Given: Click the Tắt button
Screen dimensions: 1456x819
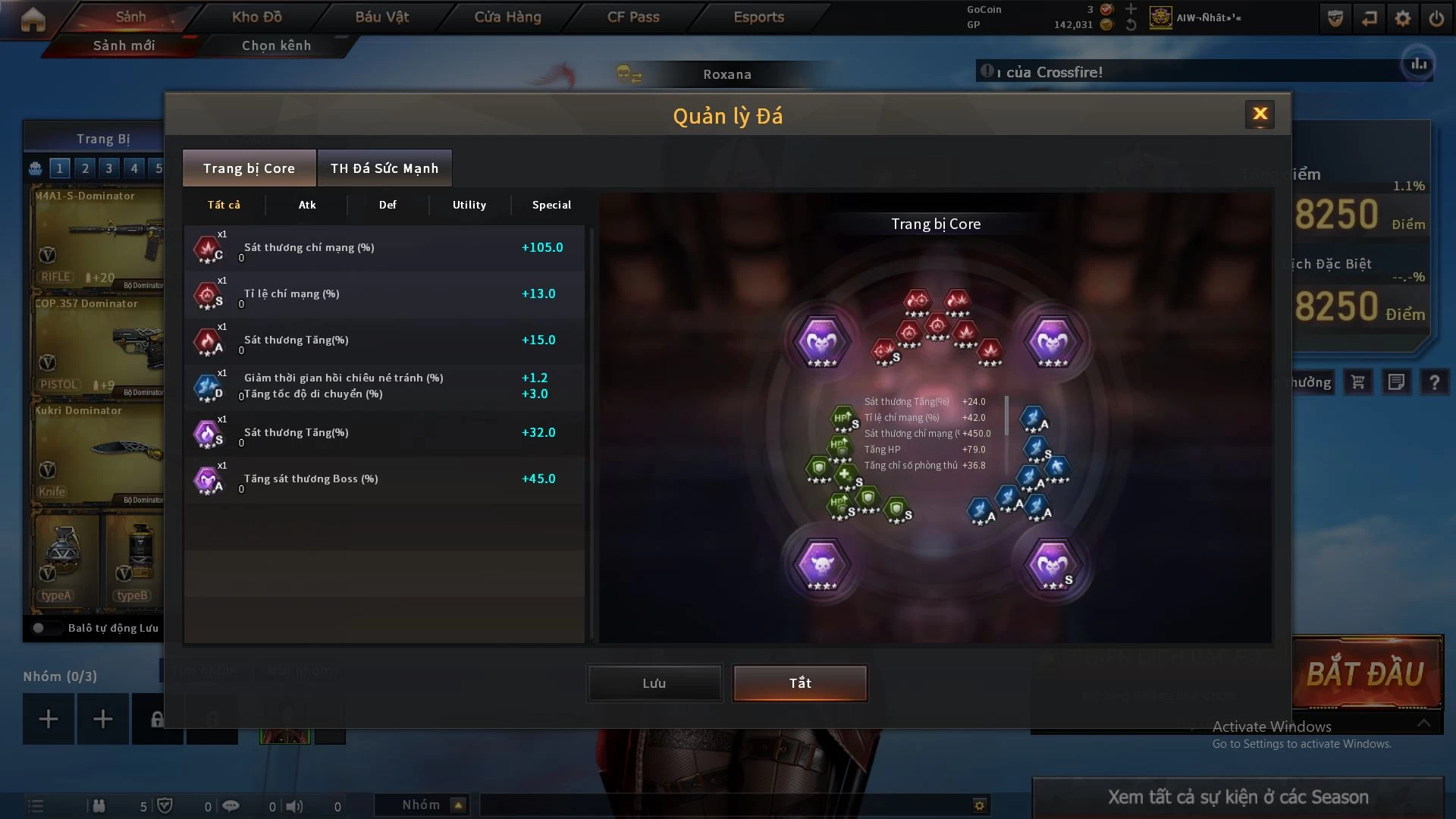Looking at the screenshot, I should [800, 683].
